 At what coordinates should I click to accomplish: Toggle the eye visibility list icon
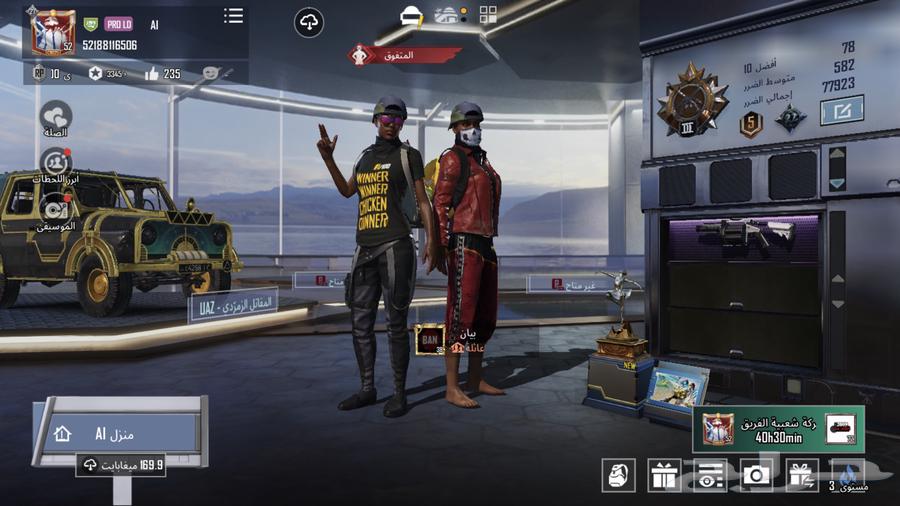point(711,476)
